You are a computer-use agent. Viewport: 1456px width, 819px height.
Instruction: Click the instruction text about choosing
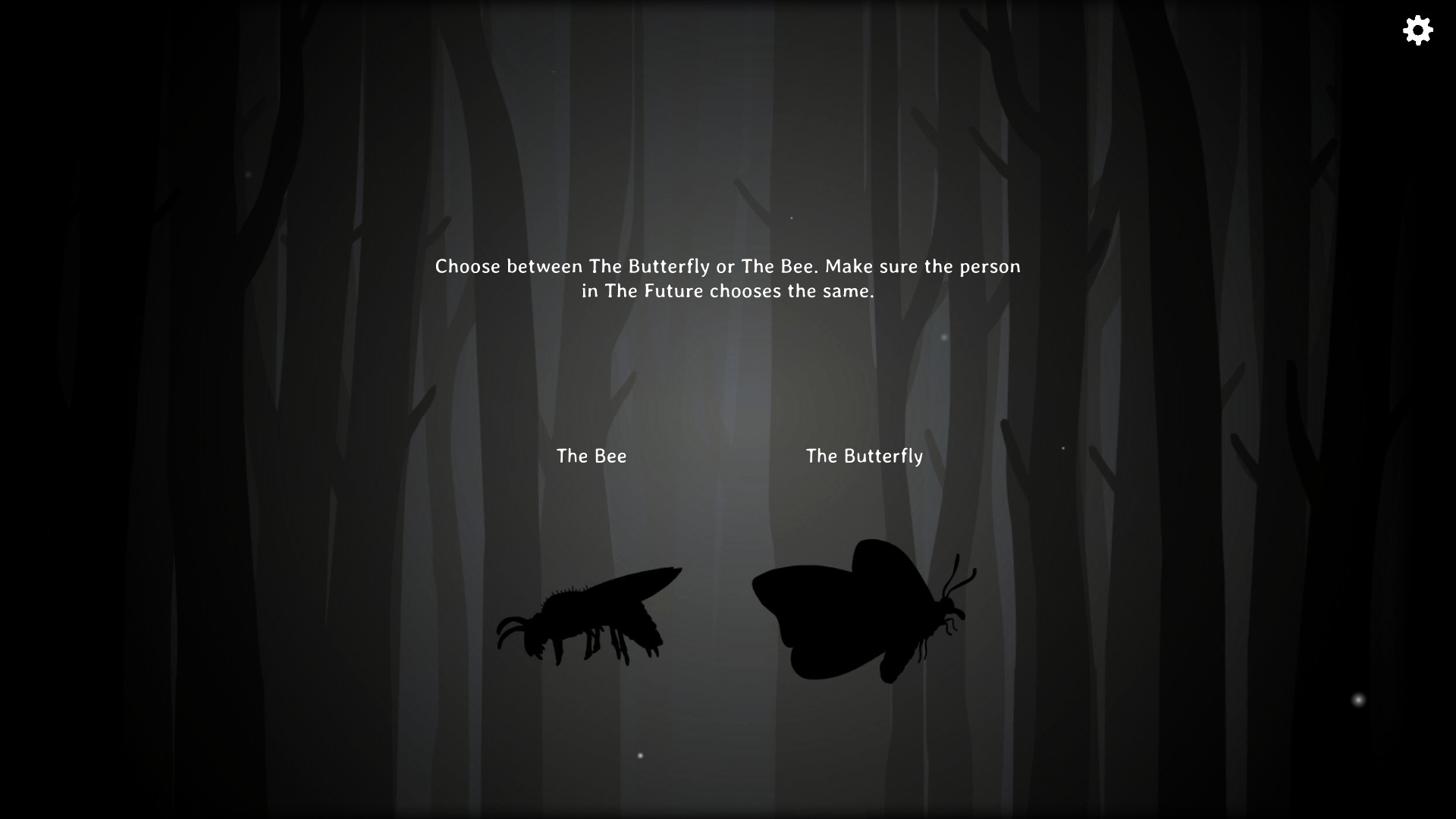coord(726,278)
